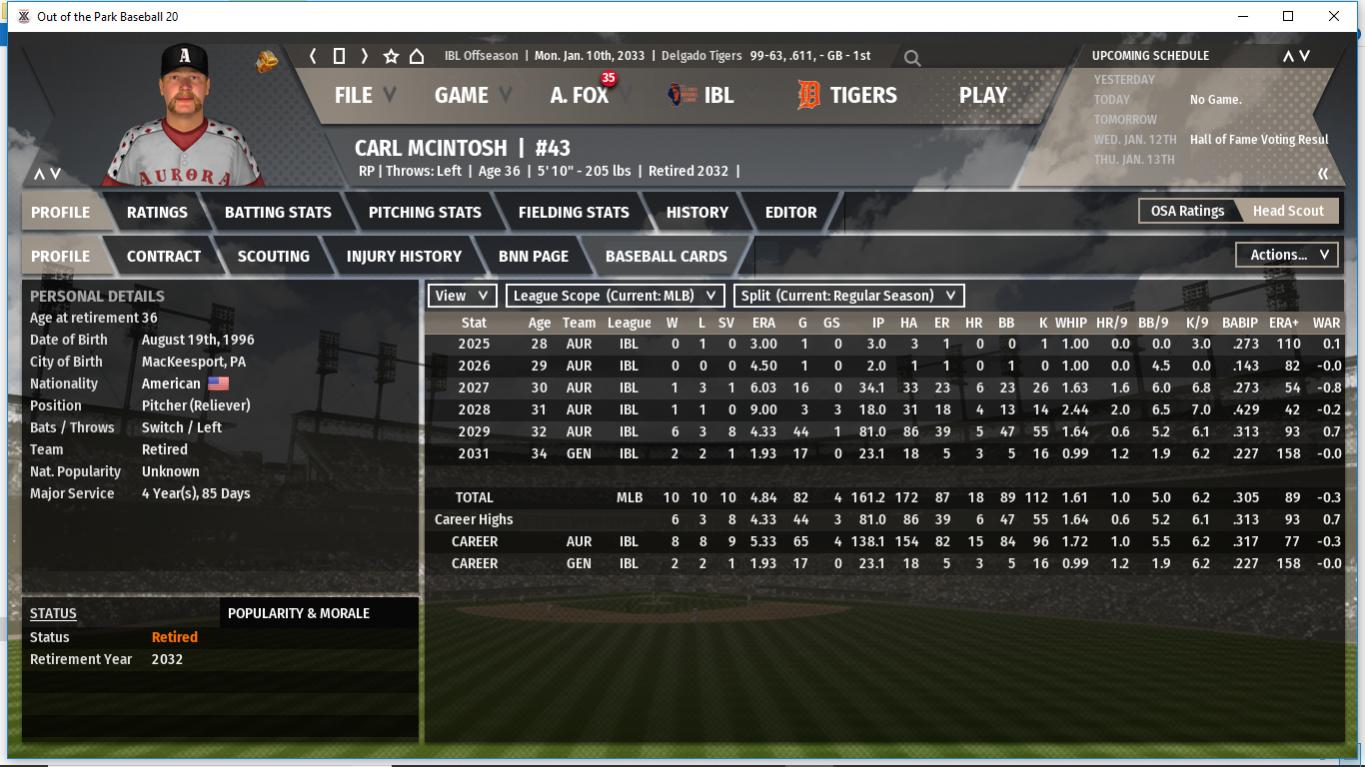Open the A. FOX manager menu
The image size is (1365, 767).
tap(579, 95)
